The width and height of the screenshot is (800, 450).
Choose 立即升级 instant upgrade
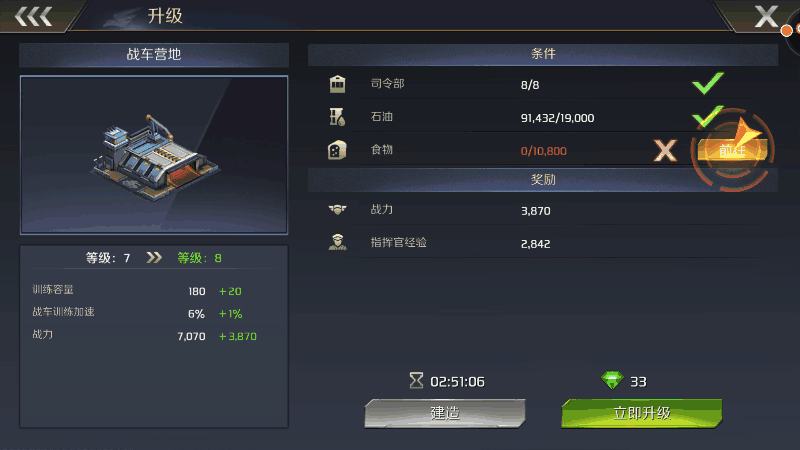click(641, 413)
